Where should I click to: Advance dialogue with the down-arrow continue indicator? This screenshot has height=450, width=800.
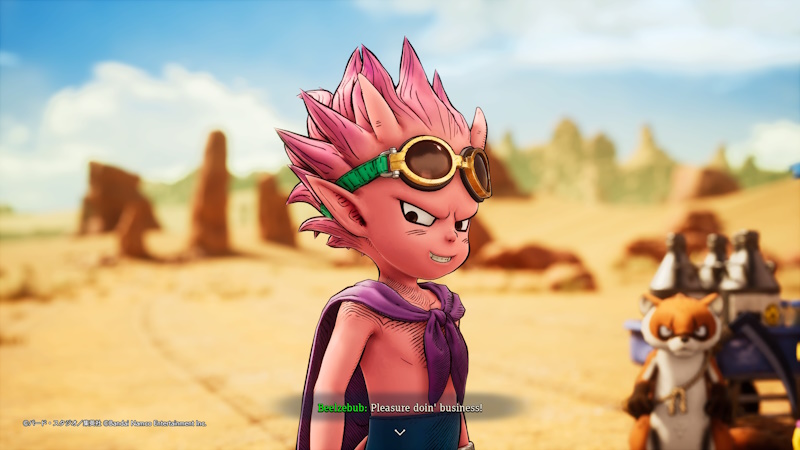pos(400,432)
